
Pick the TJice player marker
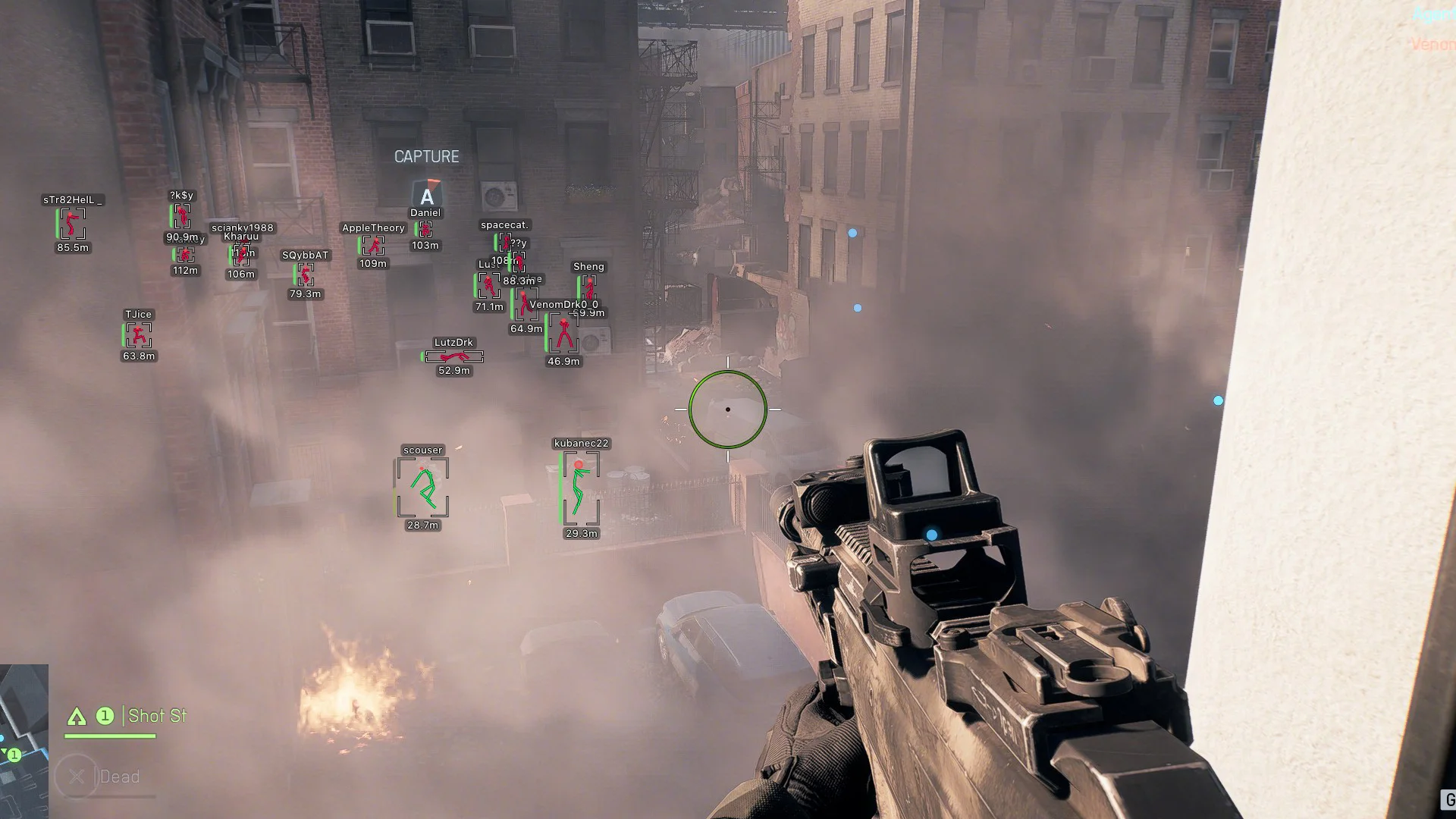click(138, 334)
